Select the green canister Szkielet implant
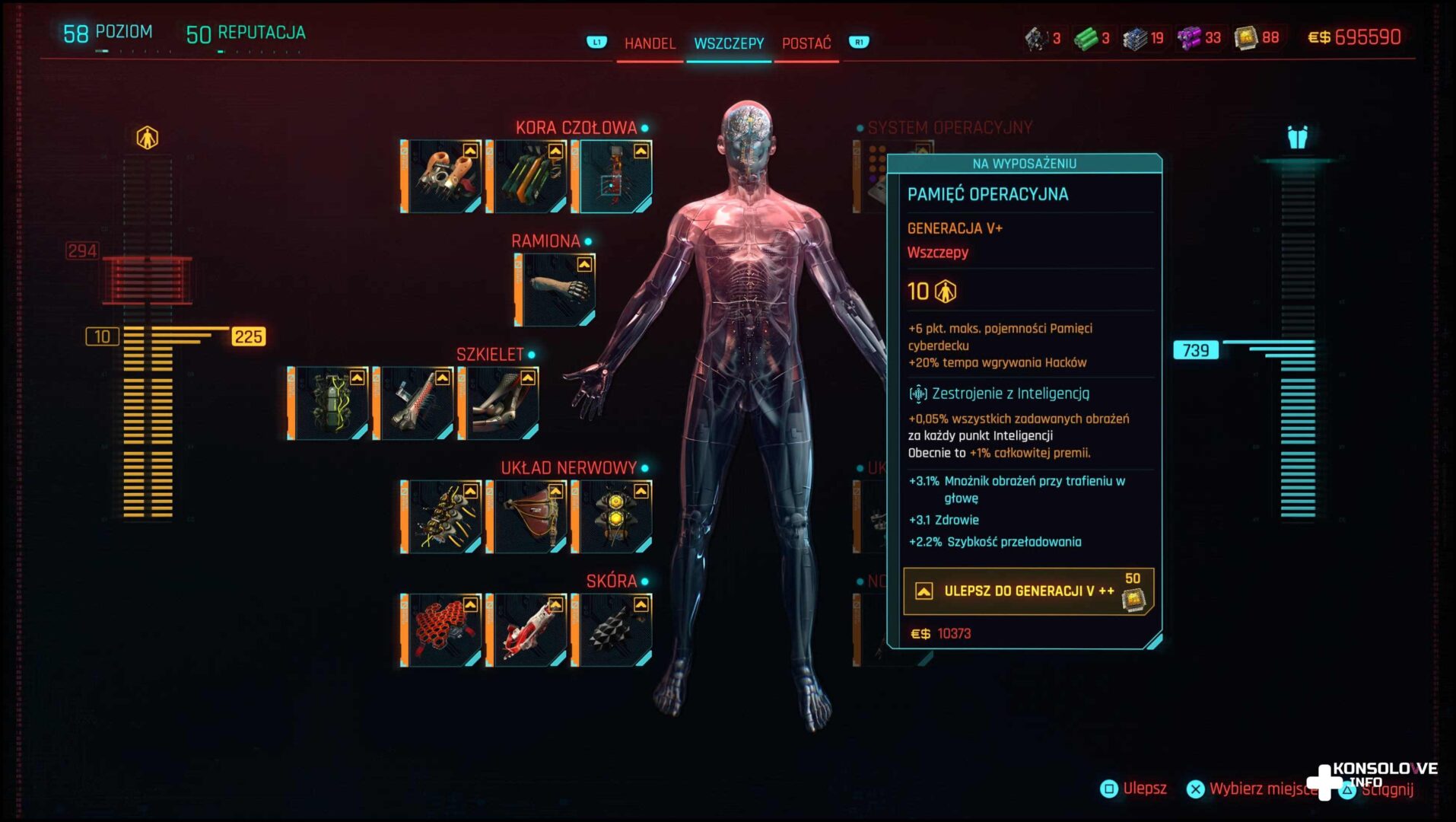Screen dimensions: 1456x822 (329, 403)
